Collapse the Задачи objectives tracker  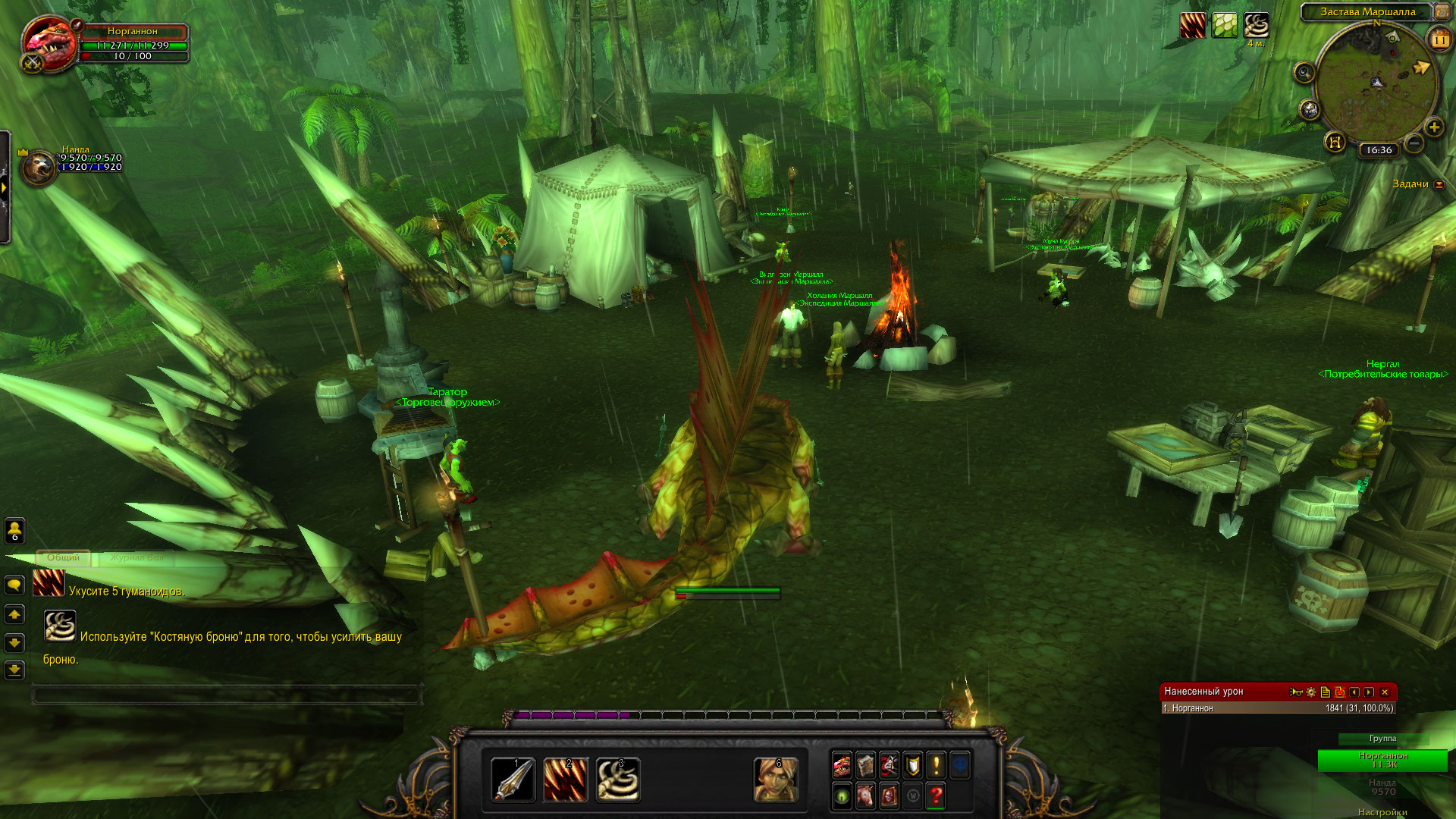pos(1439,184)
